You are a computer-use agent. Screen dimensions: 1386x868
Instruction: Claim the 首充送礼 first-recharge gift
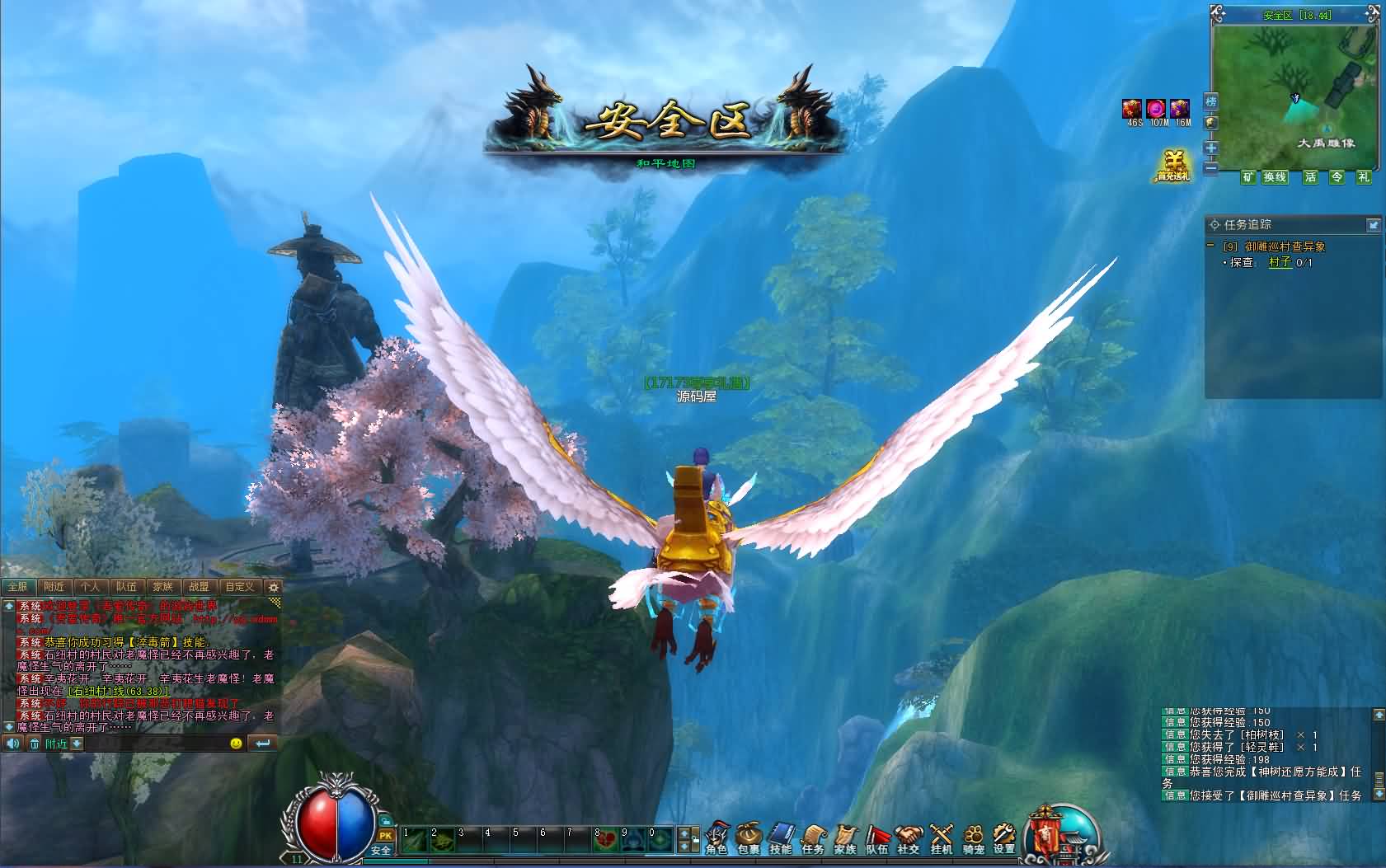click(1172, 166)
